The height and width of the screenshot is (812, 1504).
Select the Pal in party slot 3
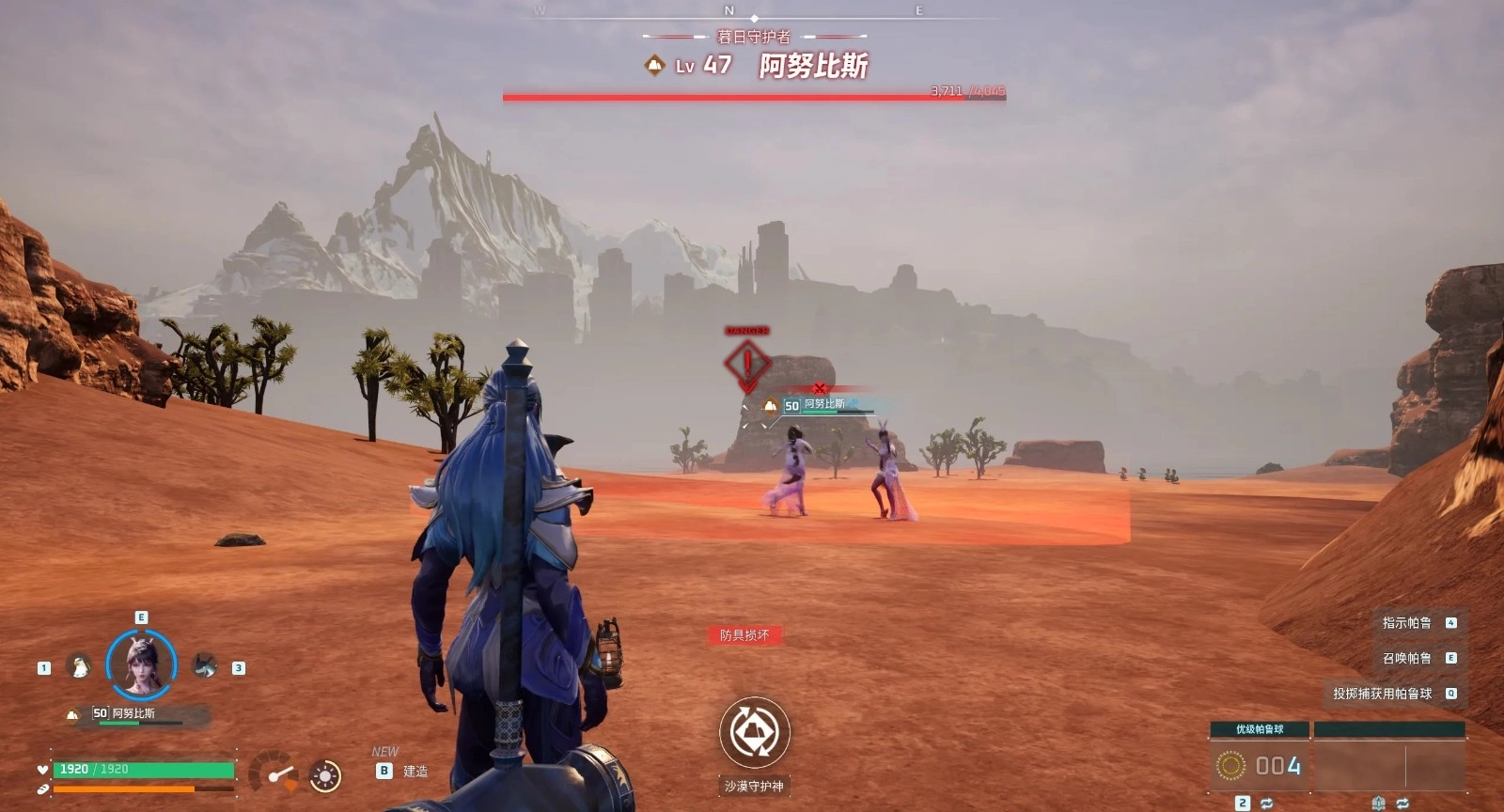pyautogui.click(x=205, y=664)
